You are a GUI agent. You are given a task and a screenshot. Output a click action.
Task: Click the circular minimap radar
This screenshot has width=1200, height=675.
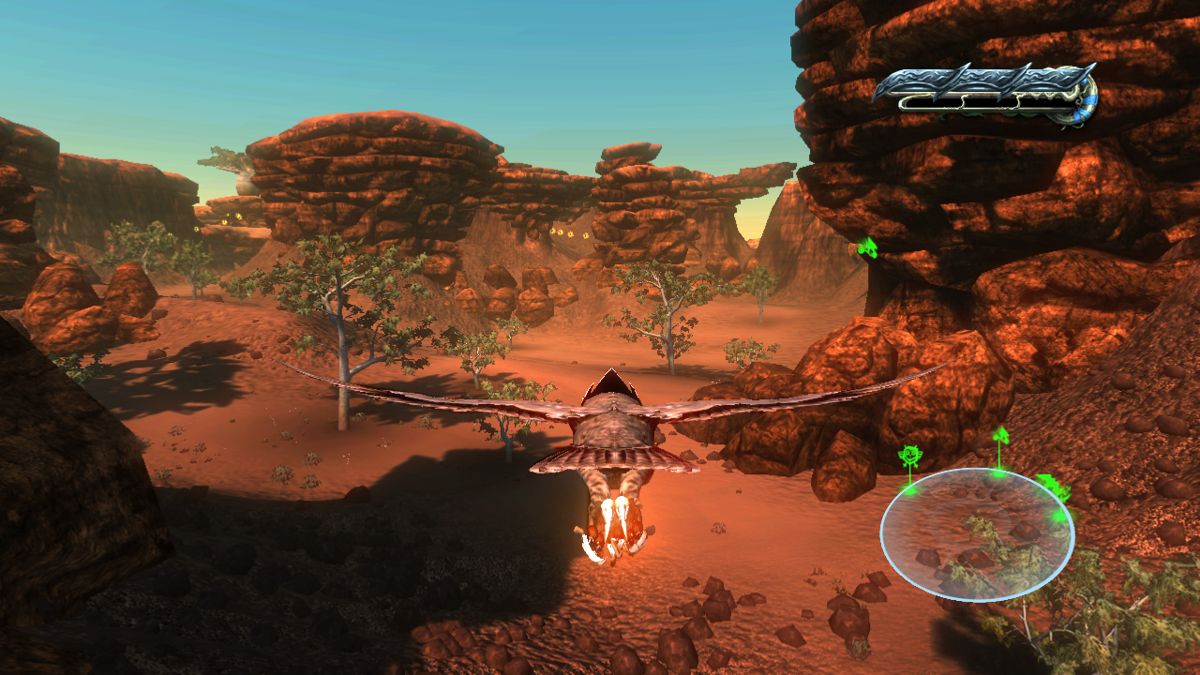pyautogui.click(x=976, y=535)
